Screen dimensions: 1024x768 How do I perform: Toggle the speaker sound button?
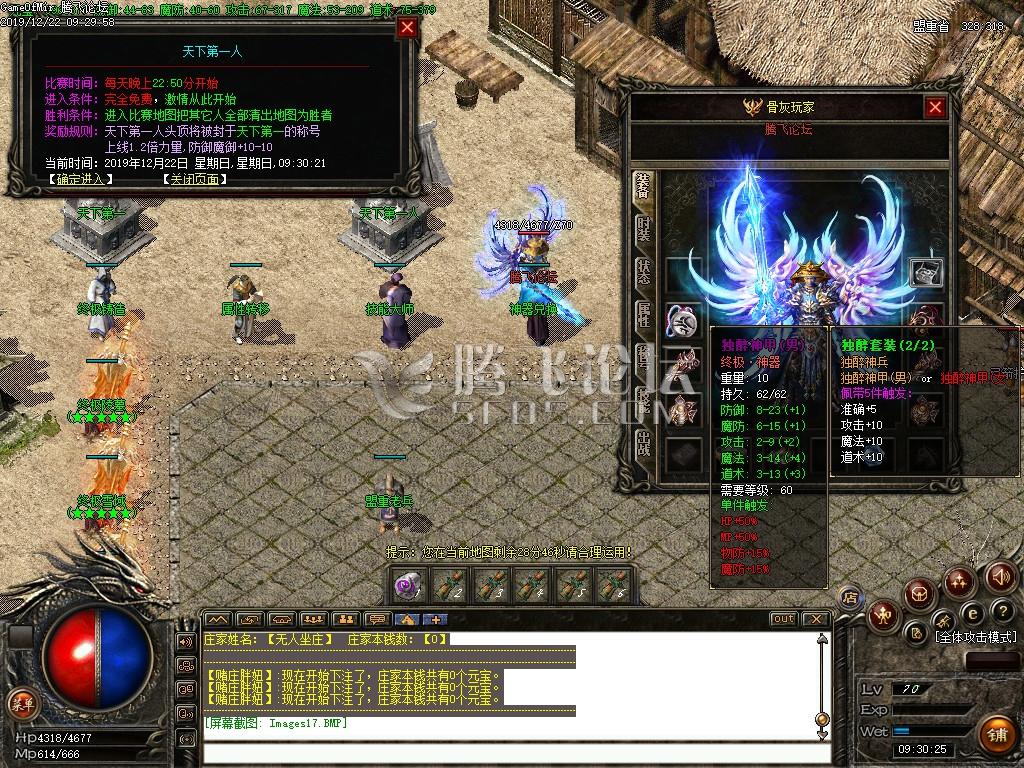[1001, 576]
